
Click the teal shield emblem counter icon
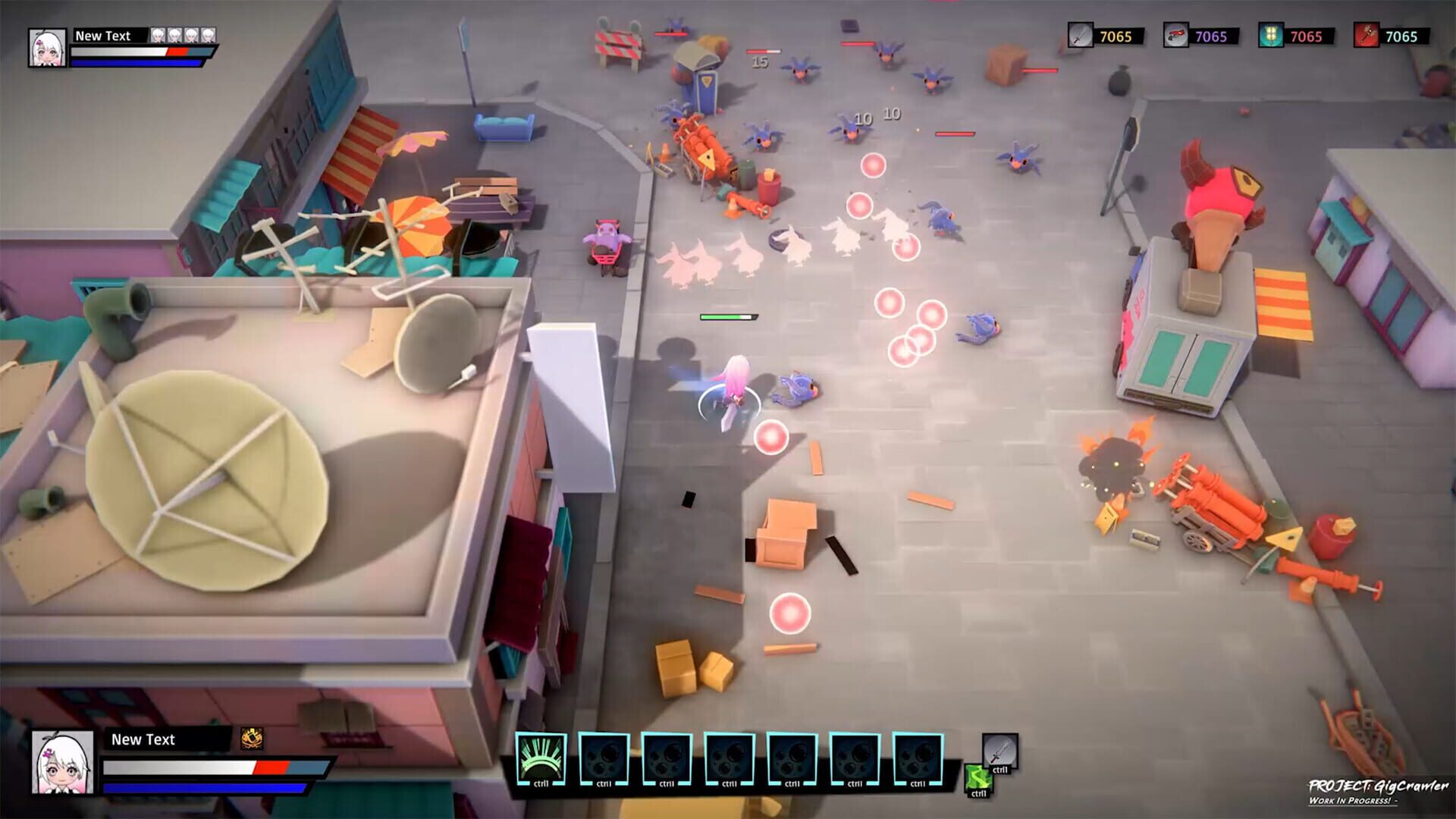pos(1269,35)
